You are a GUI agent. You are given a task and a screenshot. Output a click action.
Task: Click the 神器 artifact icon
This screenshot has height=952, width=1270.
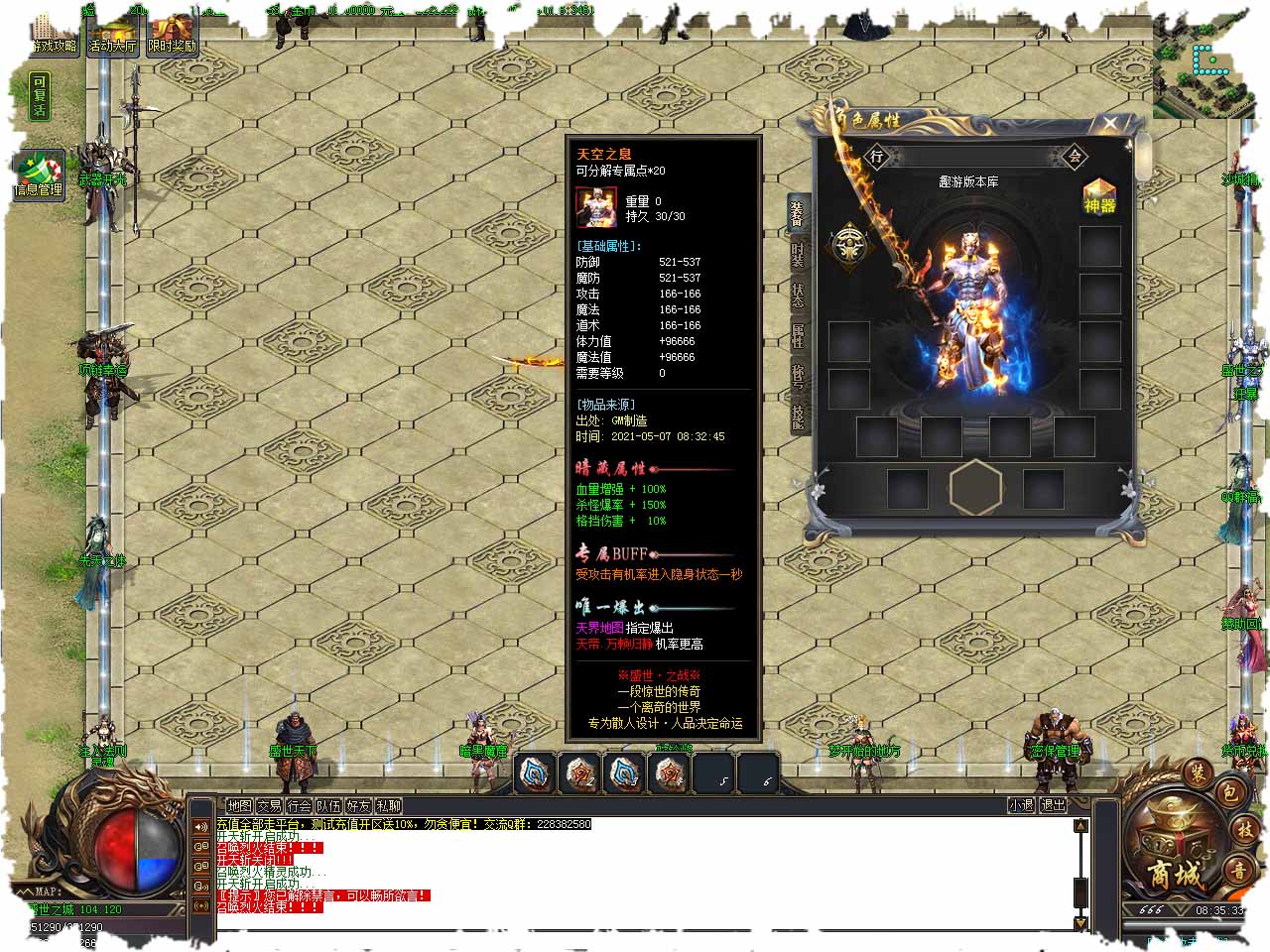(1099, 197)
